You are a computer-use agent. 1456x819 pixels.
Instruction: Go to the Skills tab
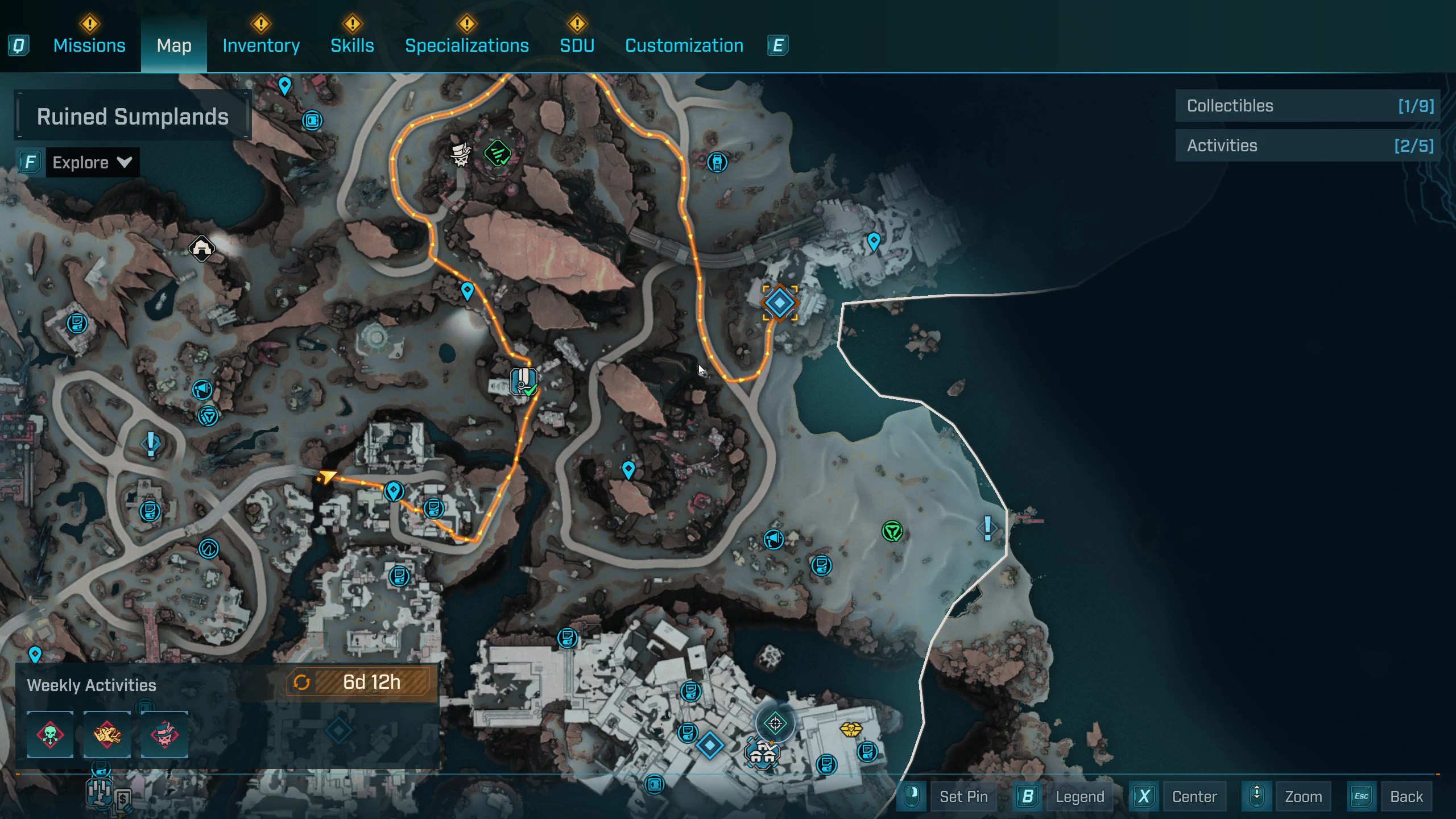pos(352,45)
